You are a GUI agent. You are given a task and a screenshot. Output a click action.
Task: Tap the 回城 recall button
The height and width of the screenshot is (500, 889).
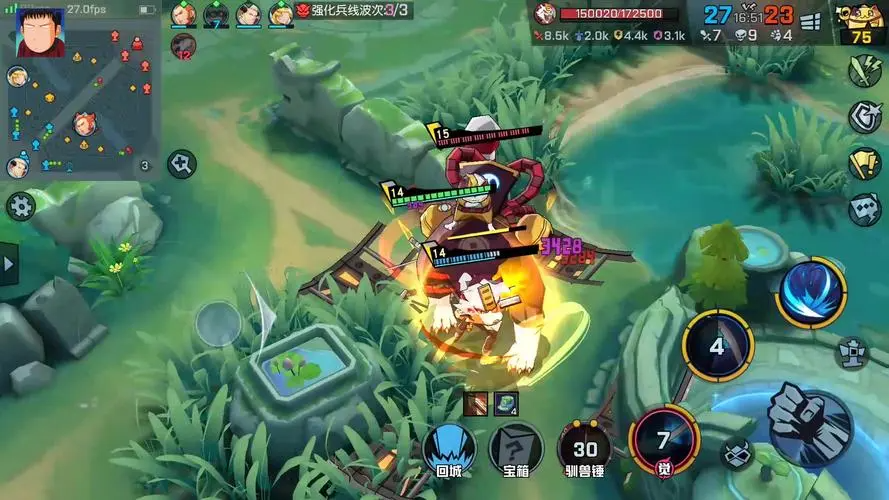point(449,449)
